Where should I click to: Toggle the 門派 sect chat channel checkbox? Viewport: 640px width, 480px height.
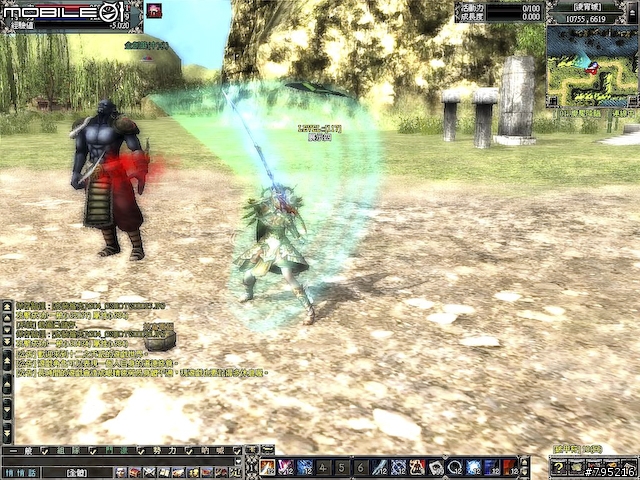tap(141, 451)
